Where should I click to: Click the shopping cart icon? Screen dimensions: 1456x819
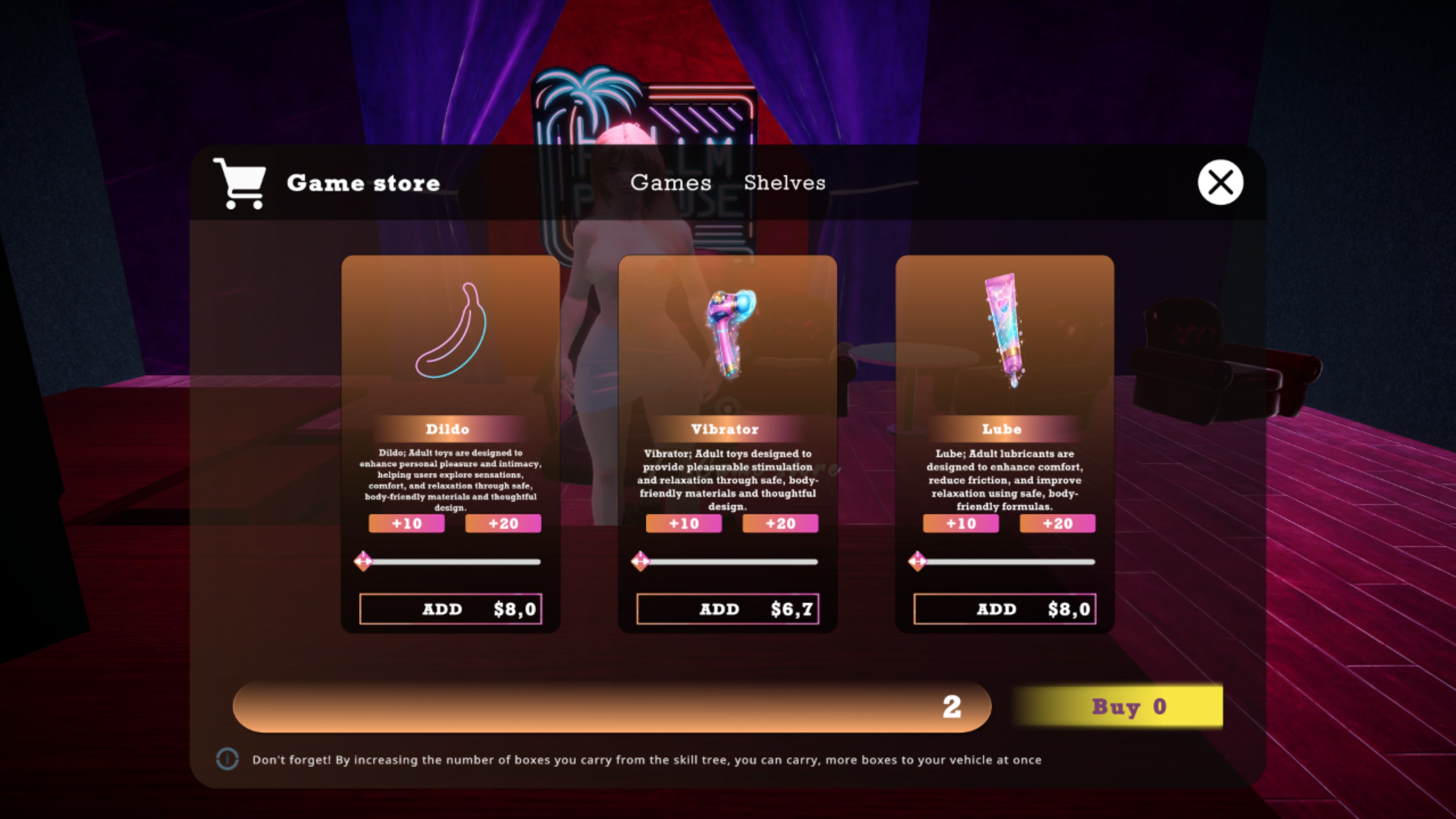click(240, 182)
